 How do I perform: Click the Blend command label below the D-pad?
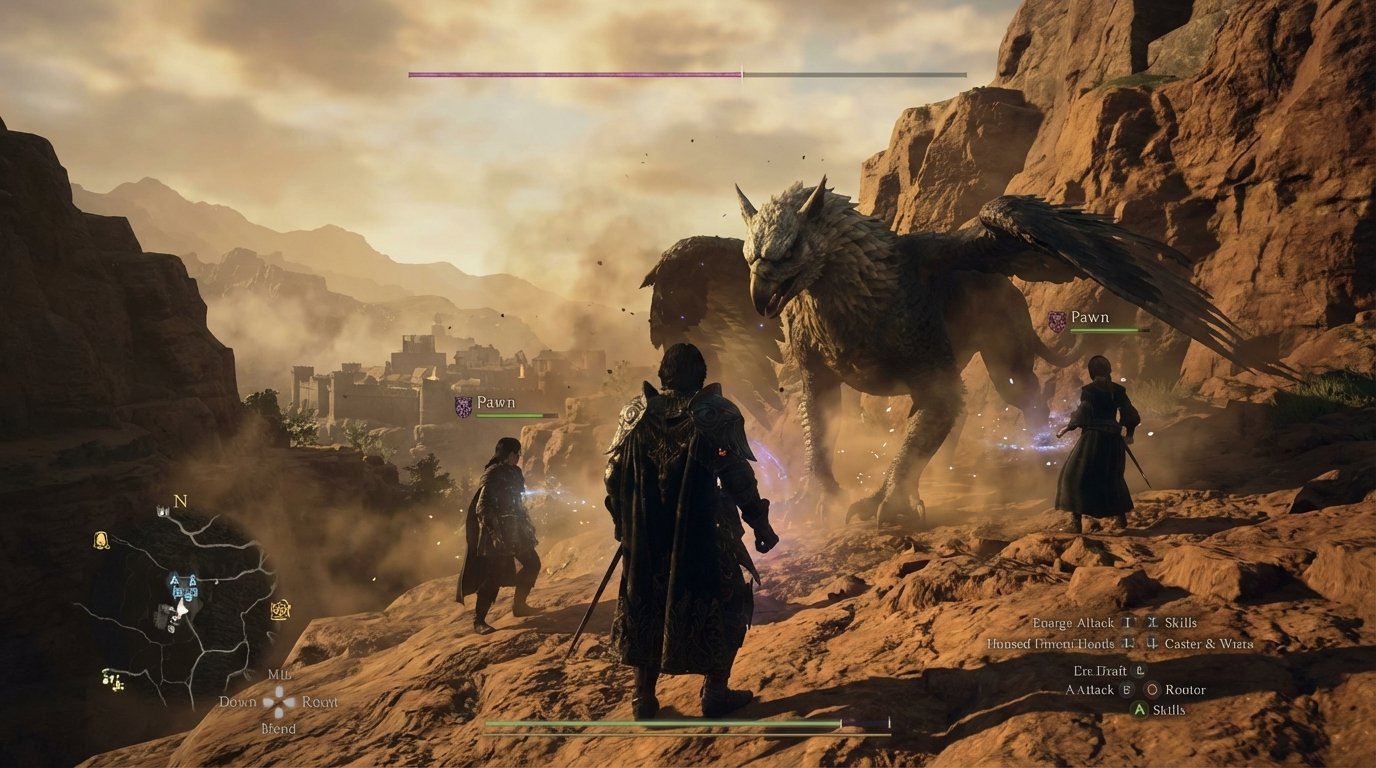click(x=277, y=726)
